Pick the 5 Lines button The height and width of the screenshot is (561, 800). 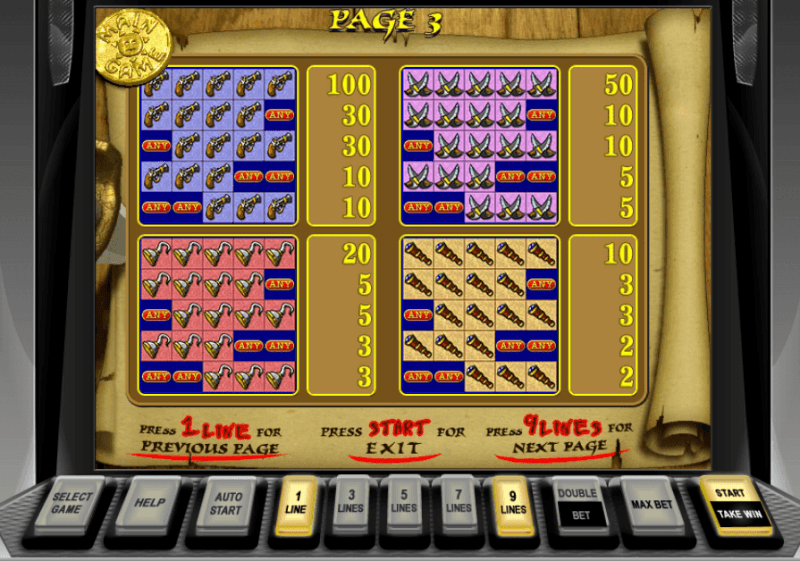coord(404,501)
